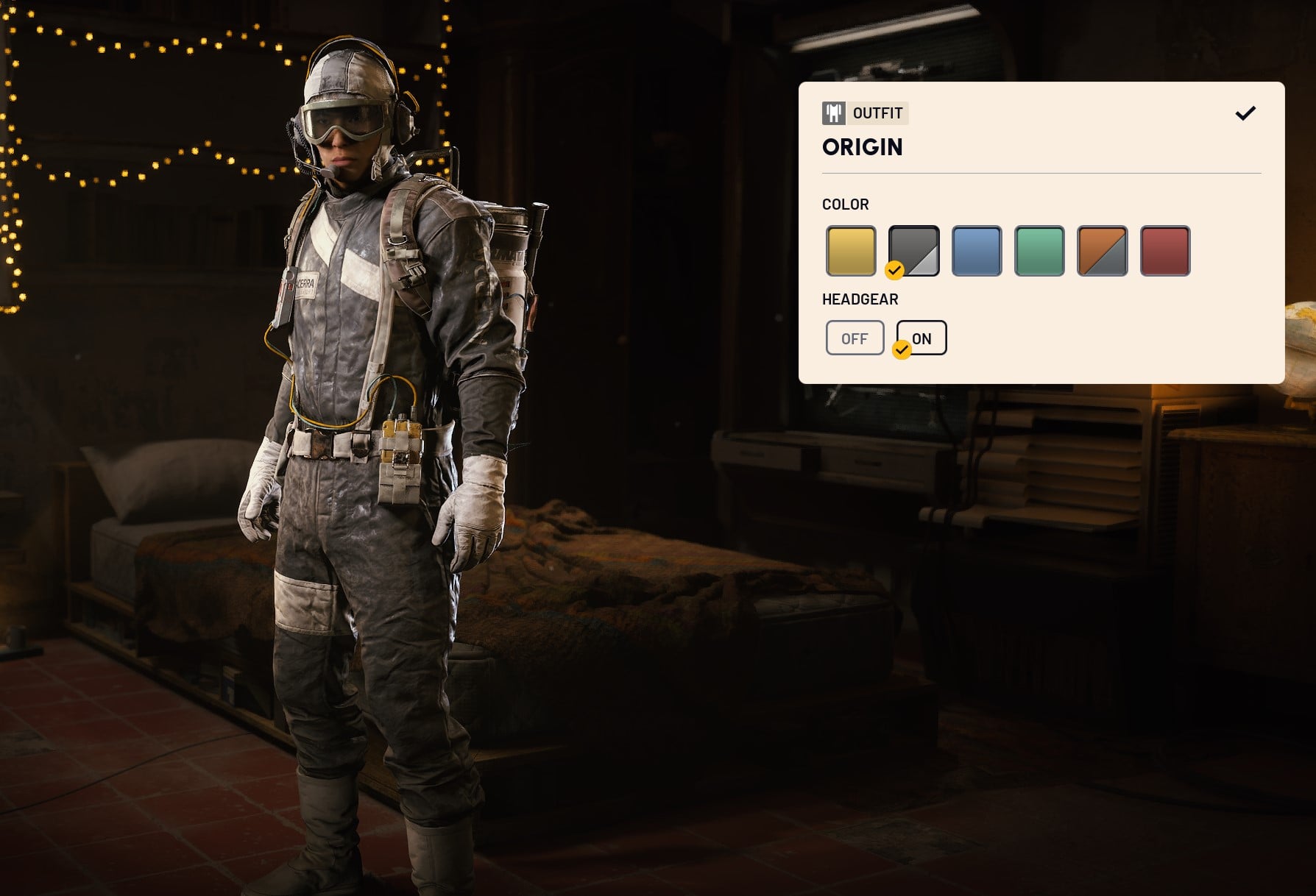Select the yellow color swatch
Image resolution: width=1316 pixels, height=896 pixels.
(x=851, y=251)
